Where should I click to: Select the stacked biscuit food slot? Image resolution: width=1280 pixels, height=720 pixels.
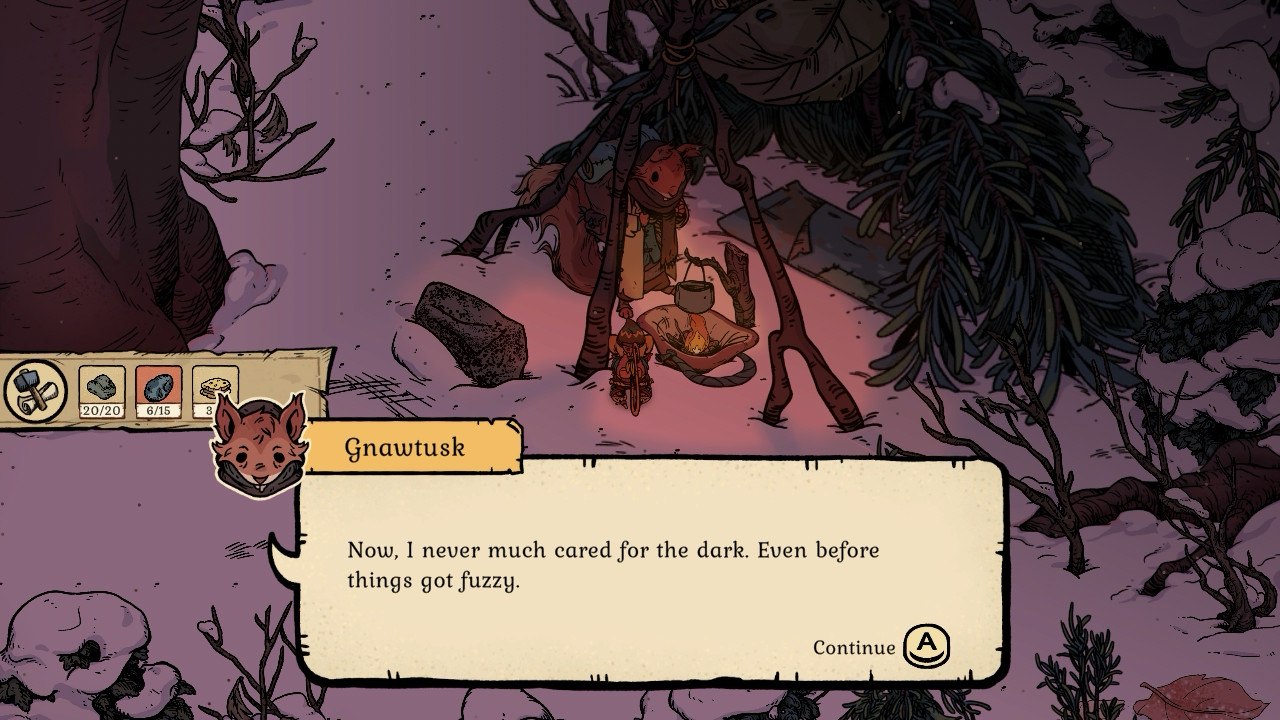click(214, 385)
